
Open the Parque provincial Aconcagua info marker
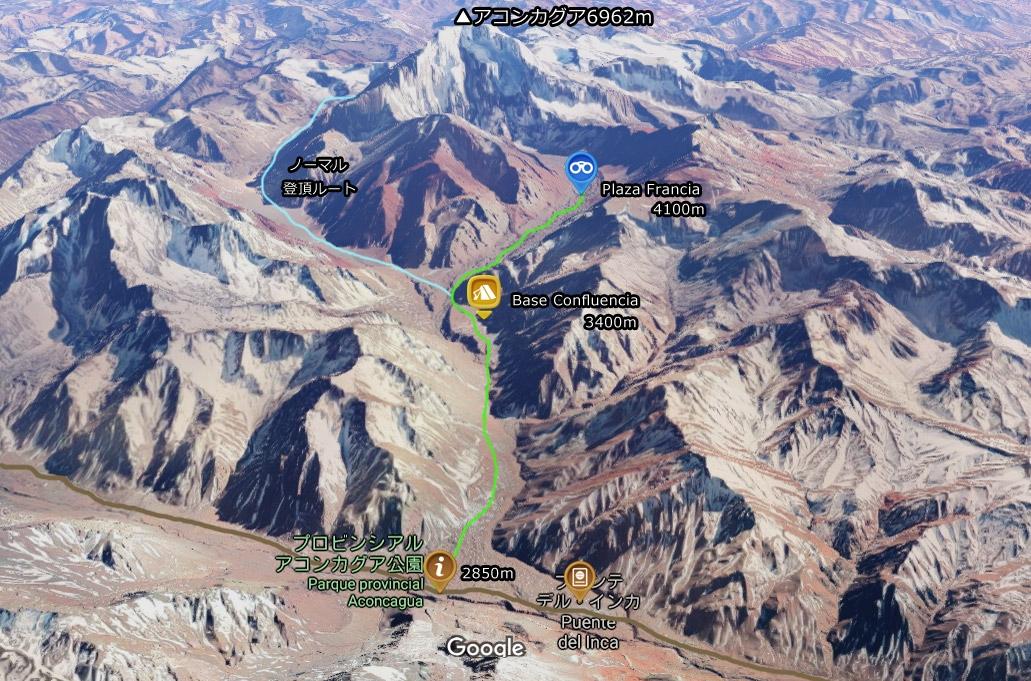[438, 569]
